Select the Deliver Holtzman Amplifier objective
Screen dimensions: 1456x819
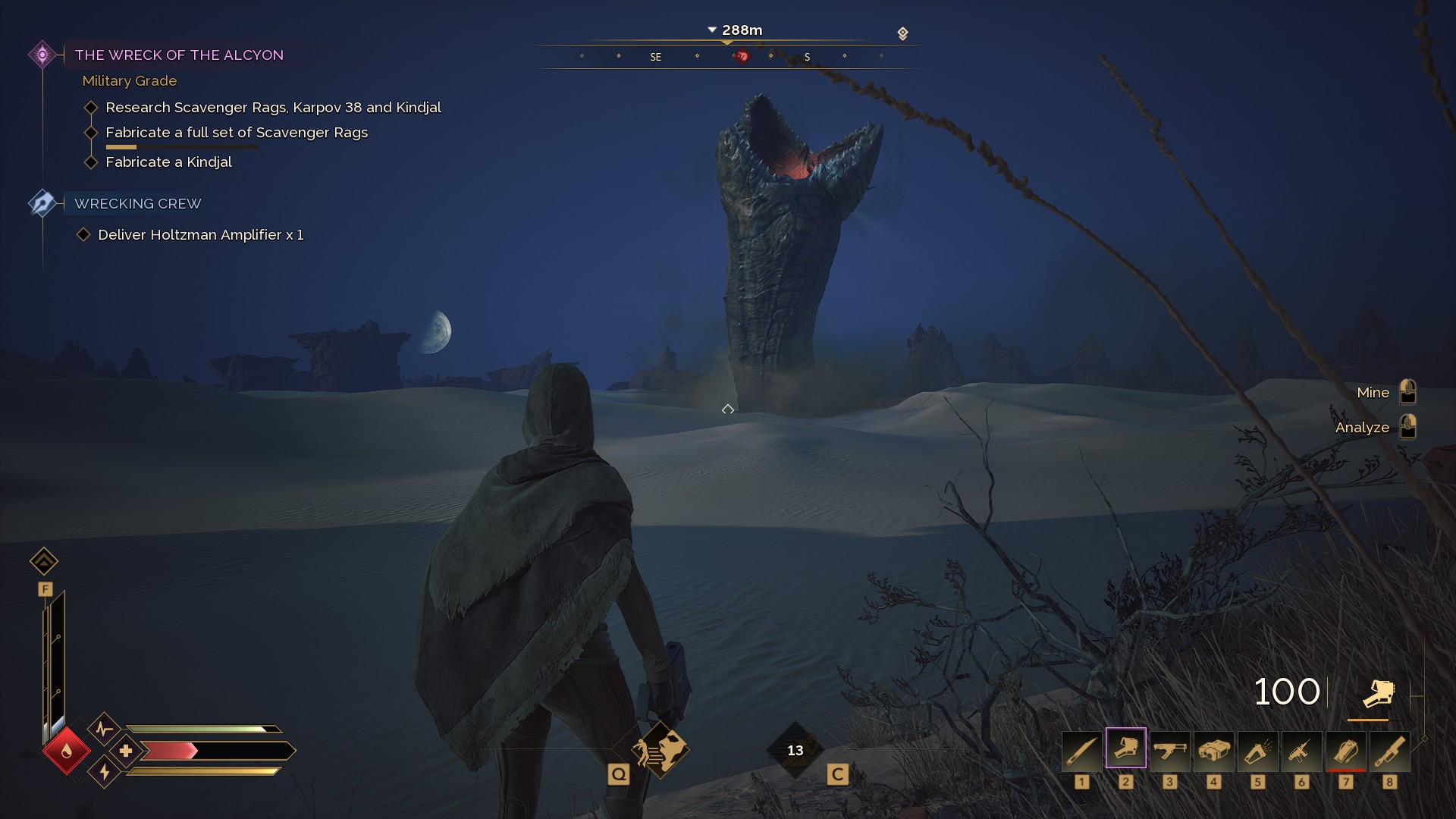point(200,234)
